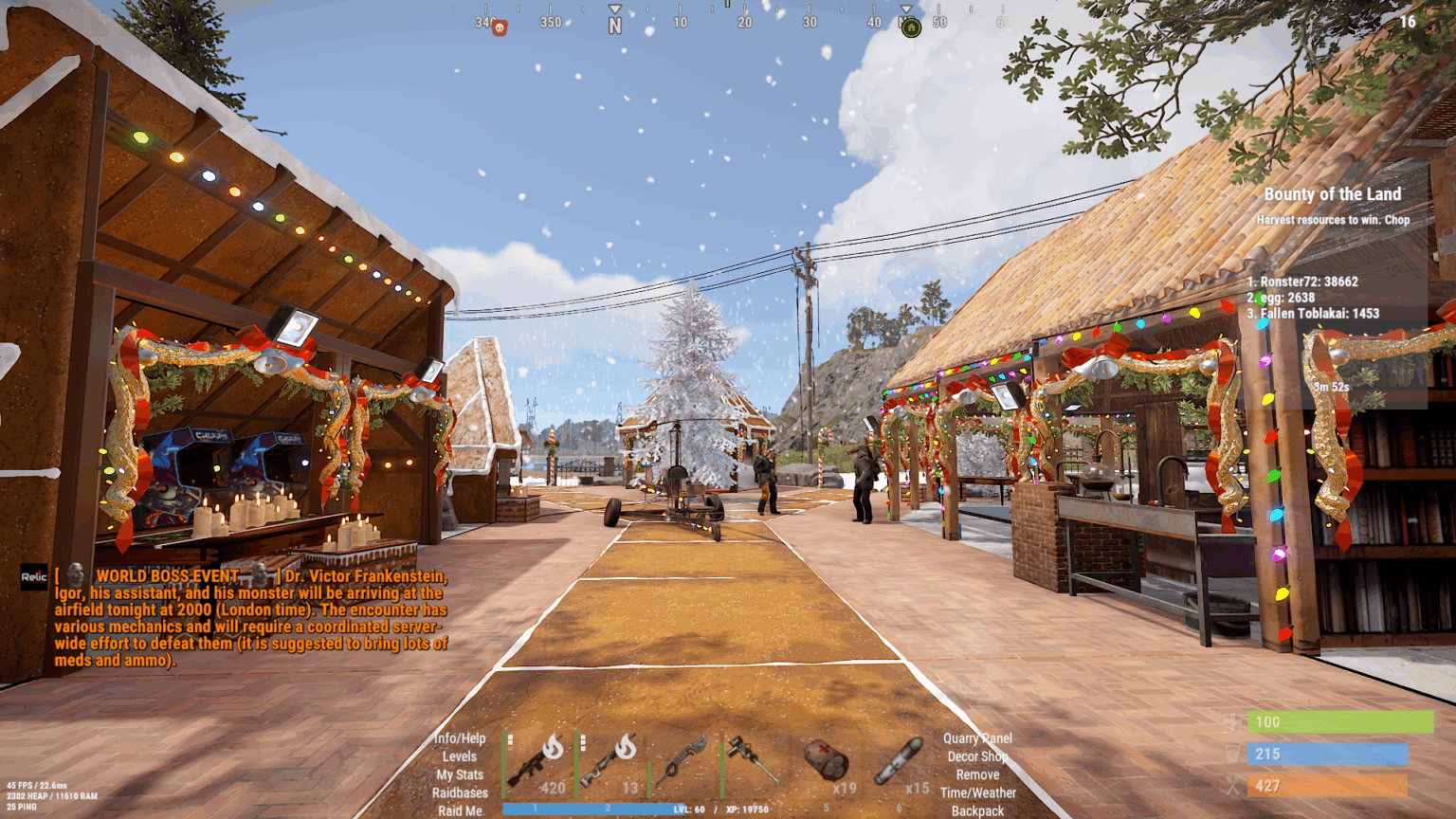Image resolution: width=1456 pixels, height=819 pixels.
Task: Click the Raid Me option
Action: click(460, 810)
